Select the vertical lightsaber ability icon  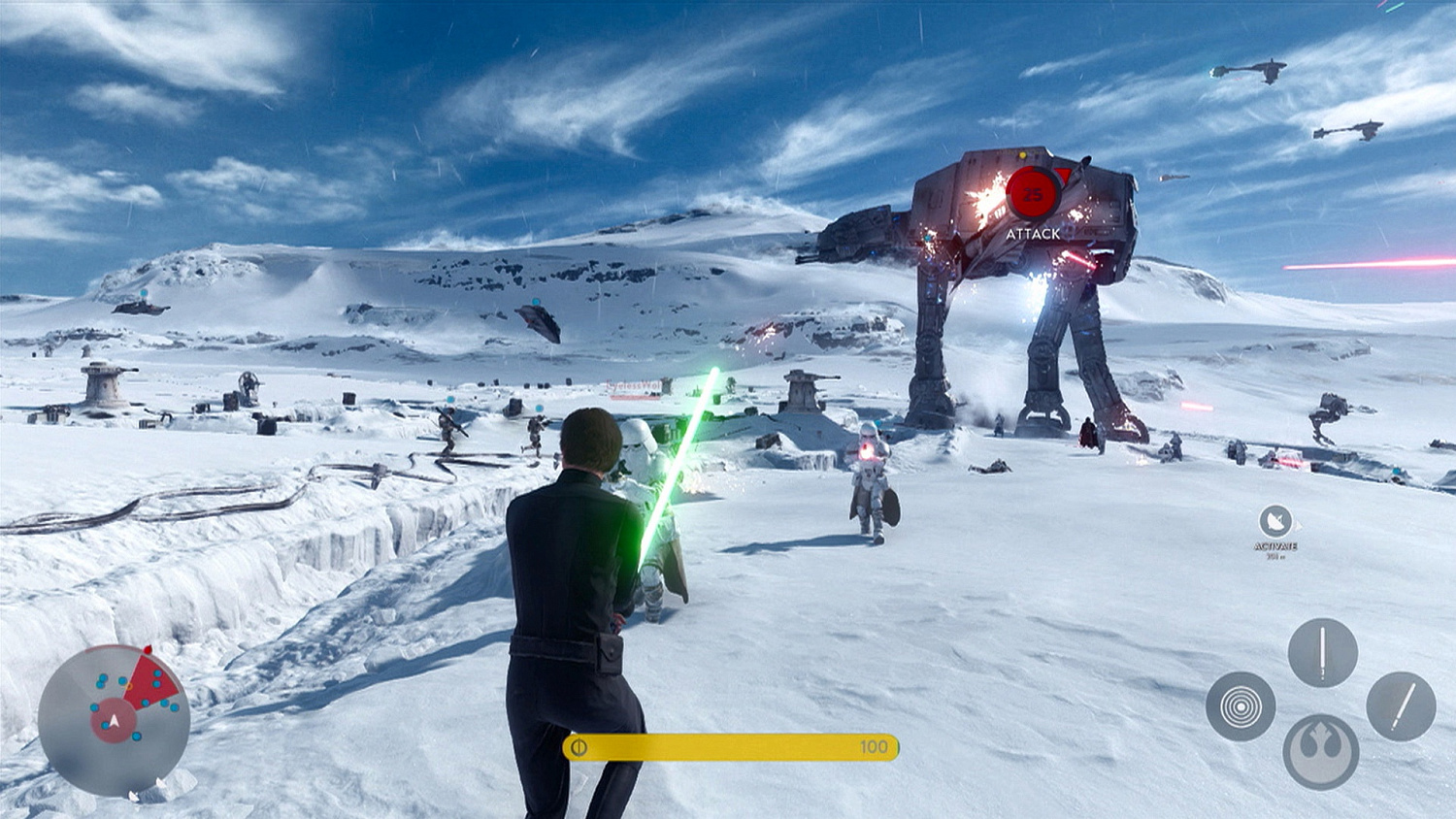pyautogui.click(x=1322, y=651)
